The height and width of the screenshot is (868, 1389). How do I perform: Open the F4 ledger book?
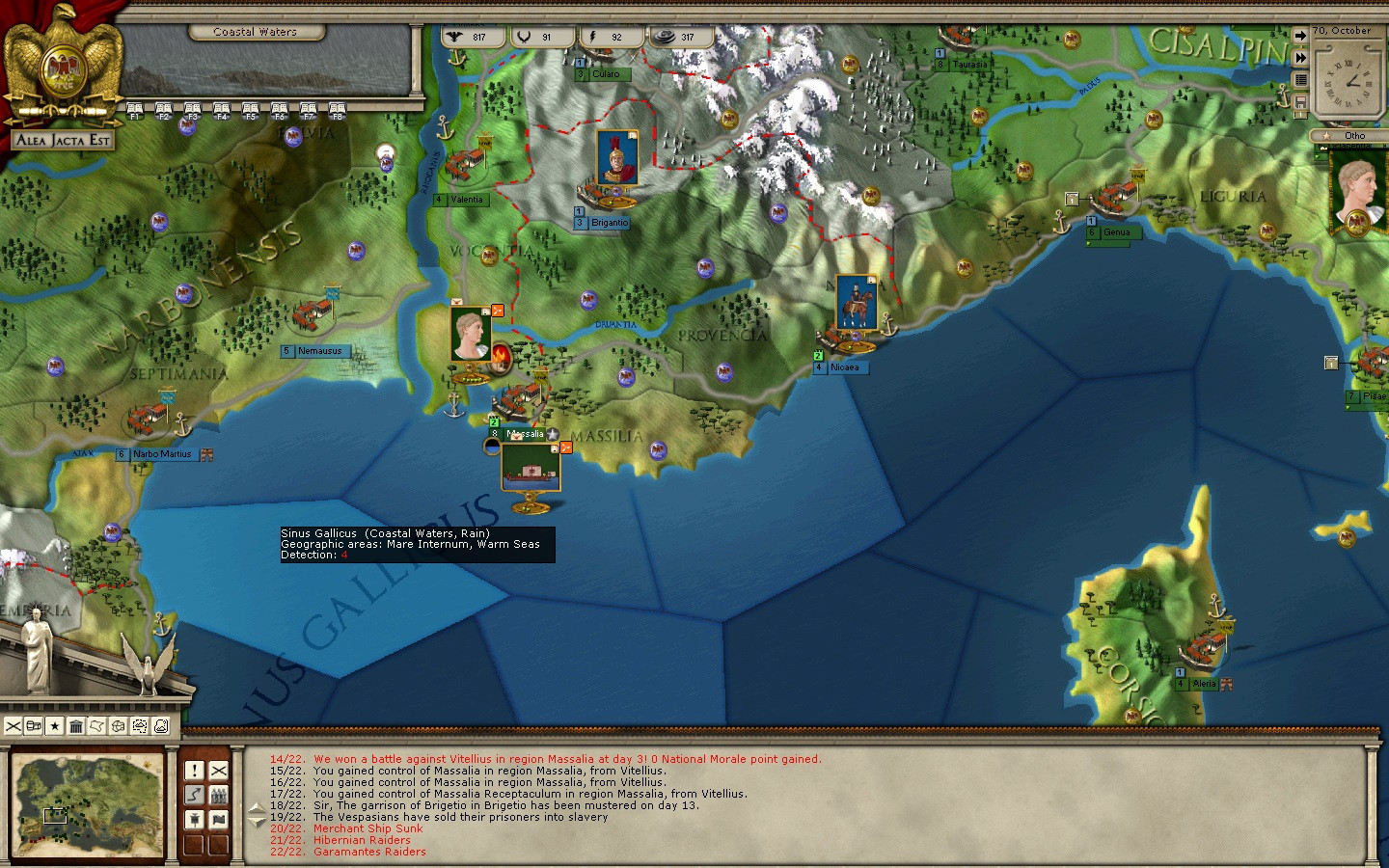click(x=222, y=109)
